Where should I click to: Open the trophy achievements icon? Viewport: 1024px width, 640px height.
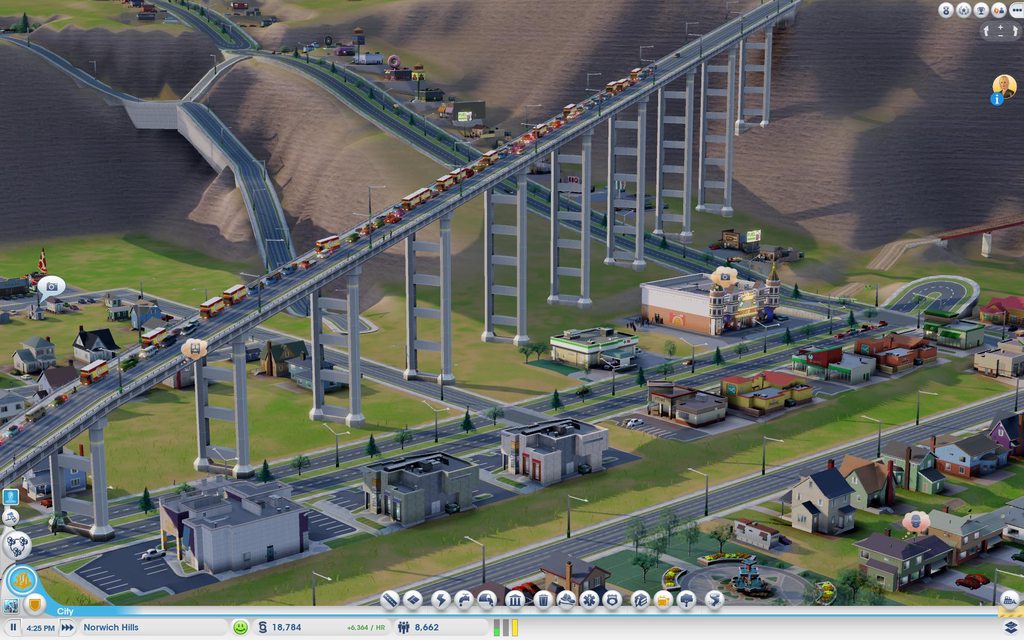tap(981, 10)
